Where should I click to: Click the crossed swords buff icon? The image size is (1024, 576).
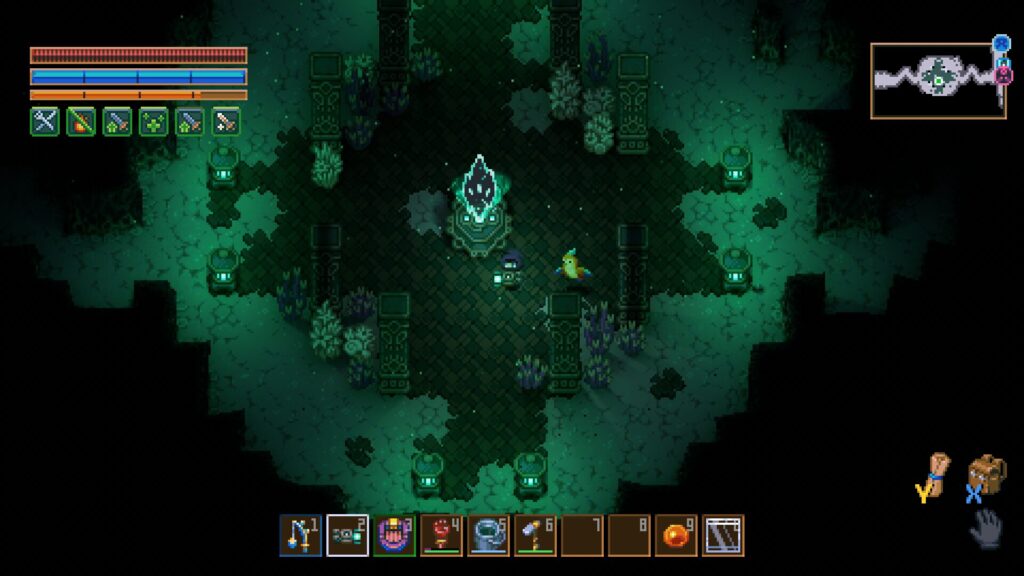(x=44, y=121)
